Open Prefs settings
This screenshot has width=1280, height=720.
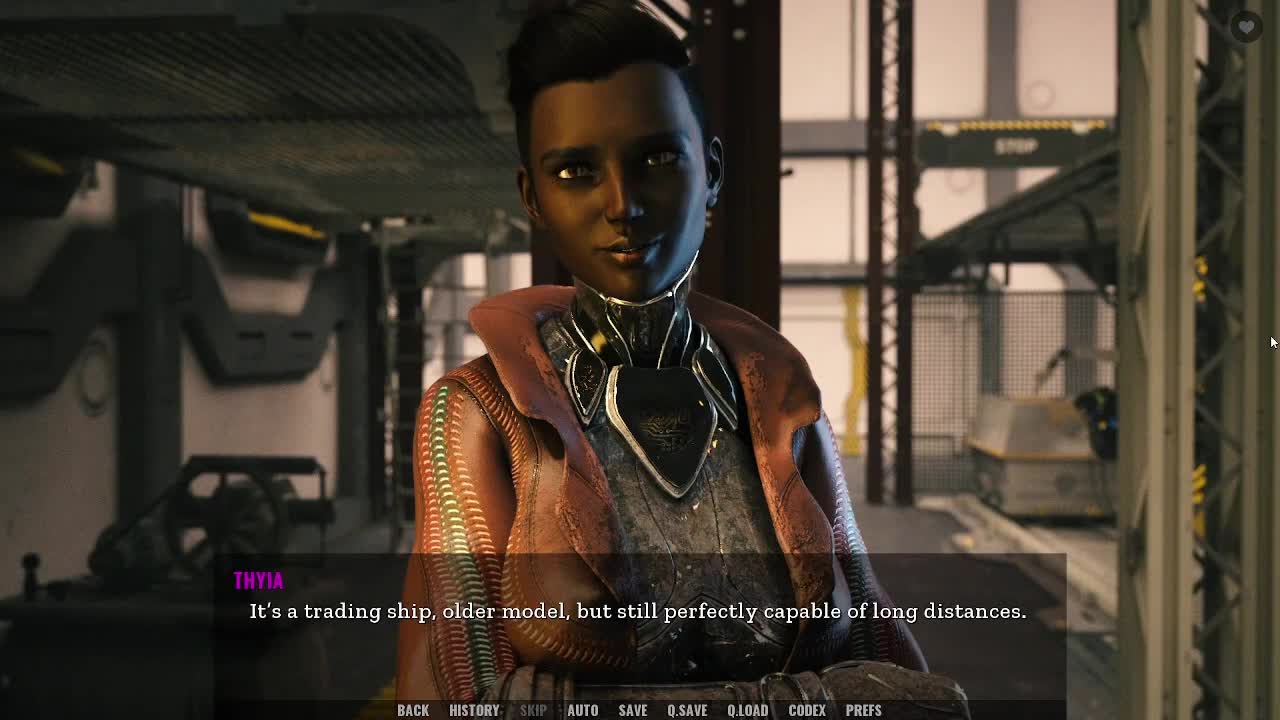point(864,710)
